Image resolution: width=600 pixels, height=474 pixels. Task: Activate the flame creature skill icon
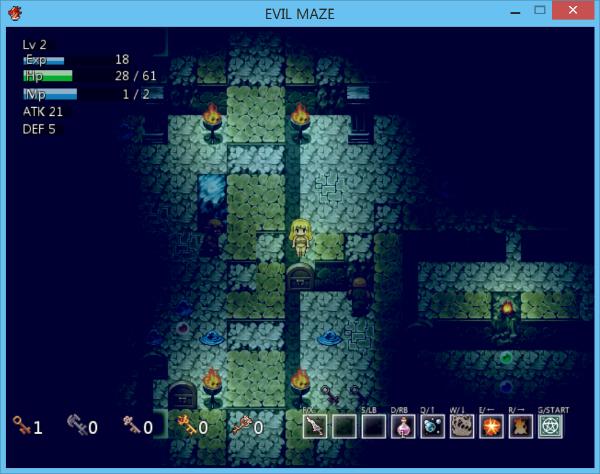pos(521,427)
